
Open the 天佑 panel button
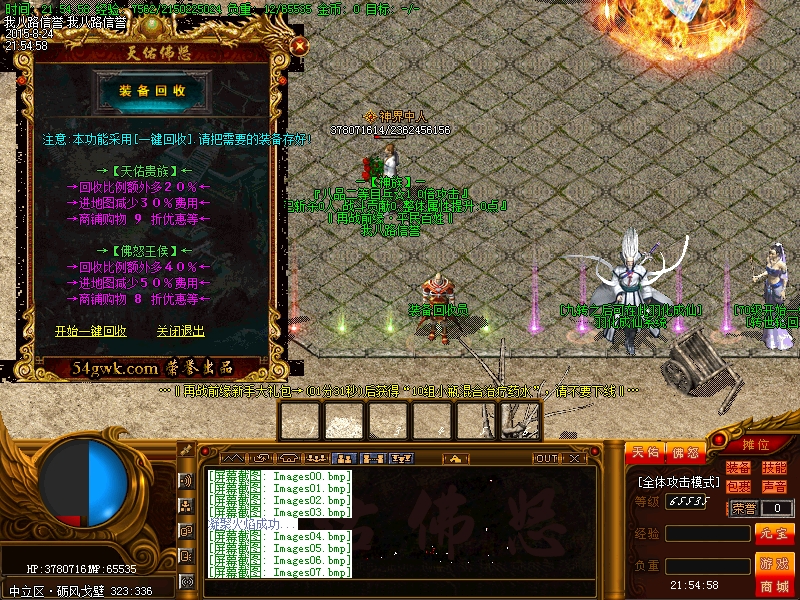click(x=645, y=453)
